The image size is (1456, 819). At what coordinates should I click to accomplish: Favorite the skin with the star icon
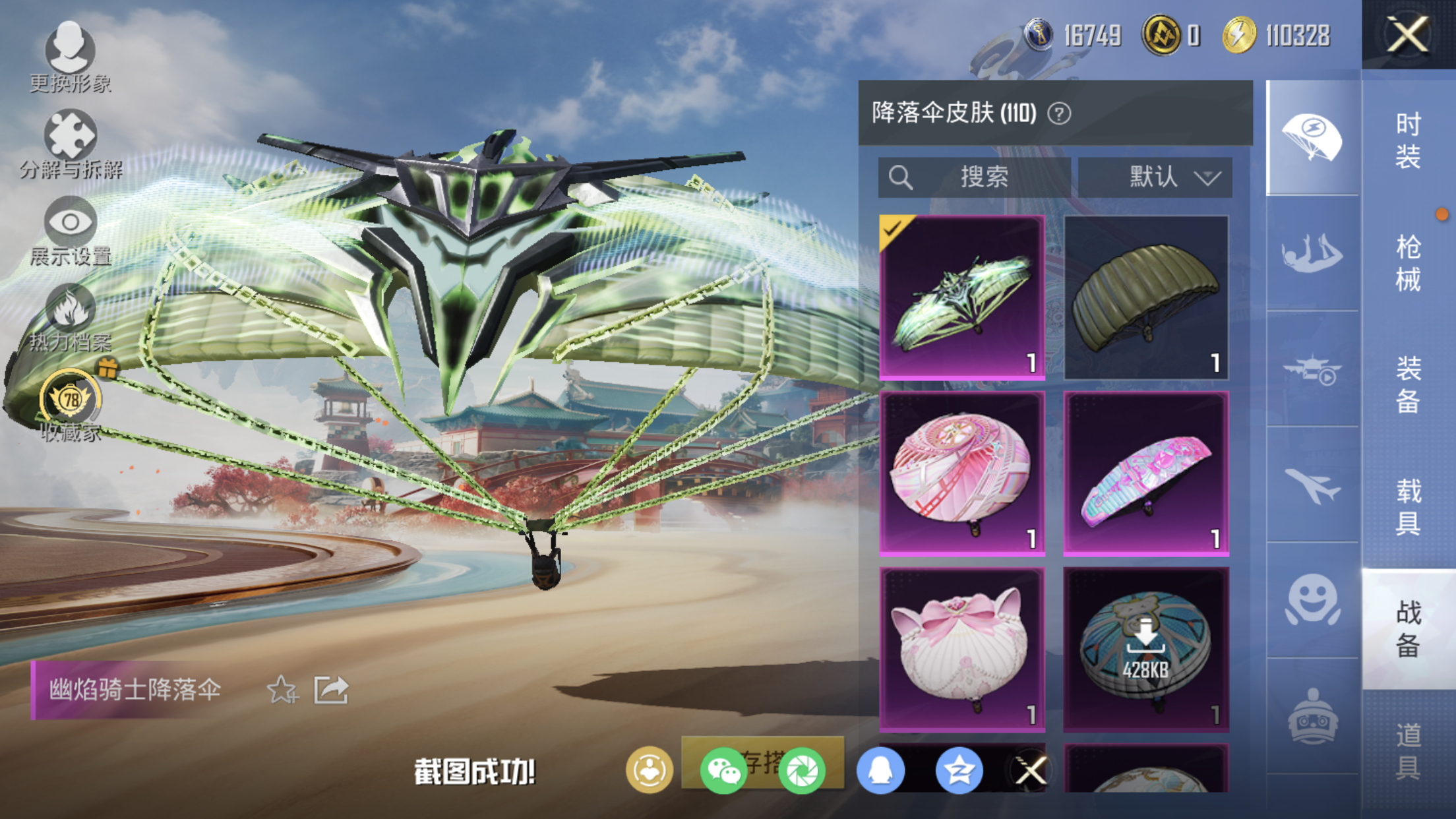pyautogui.click(x=282, y=690)
